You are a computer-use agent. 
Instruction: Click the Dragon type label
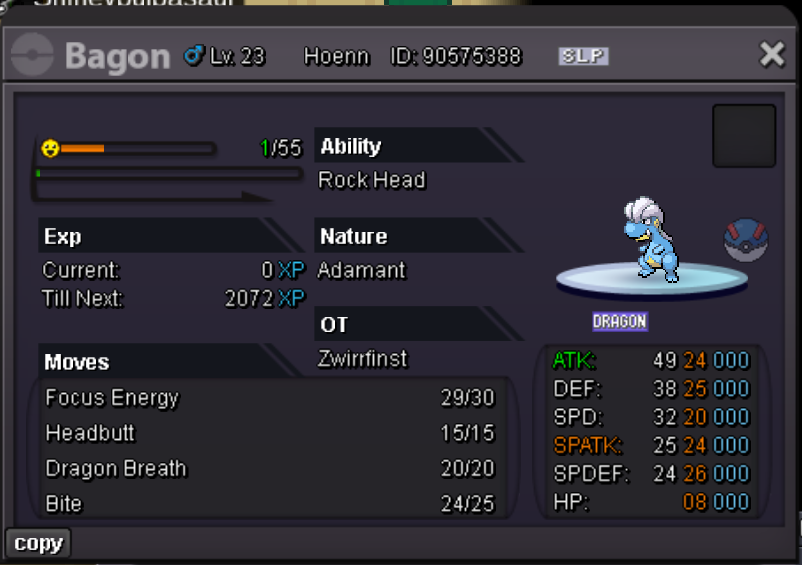tap(620, 321)
